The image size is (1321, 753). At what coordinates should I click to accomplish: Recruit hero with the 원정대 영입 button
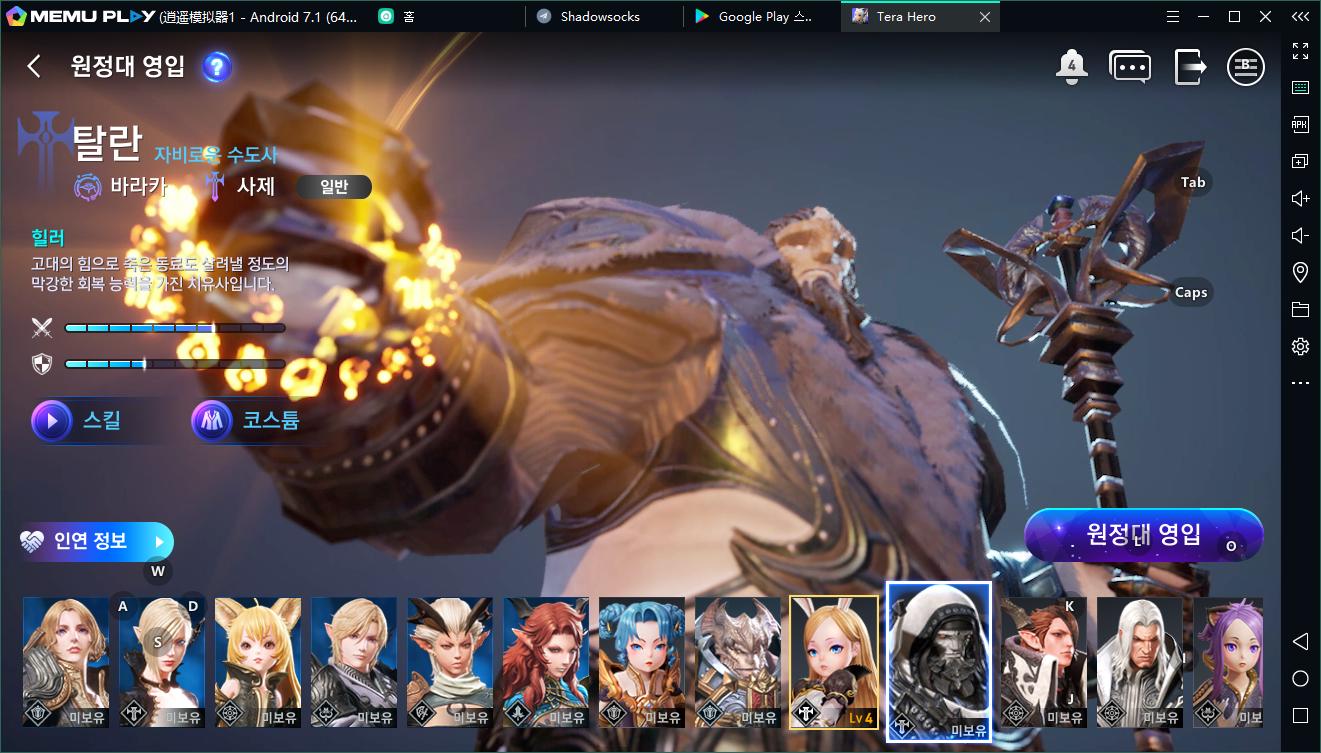point(1143,535)
